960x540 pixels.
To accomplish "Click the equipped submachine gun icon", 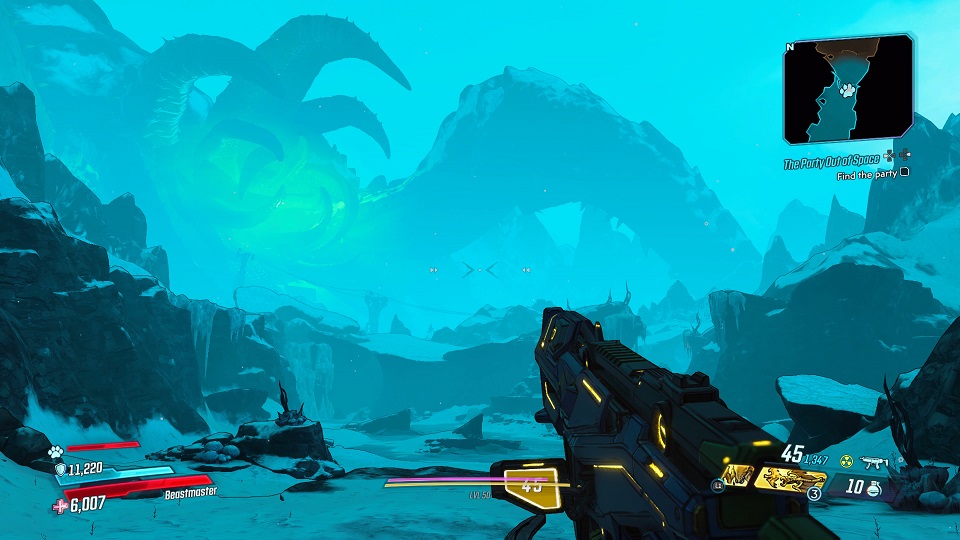I will point(875,461).
